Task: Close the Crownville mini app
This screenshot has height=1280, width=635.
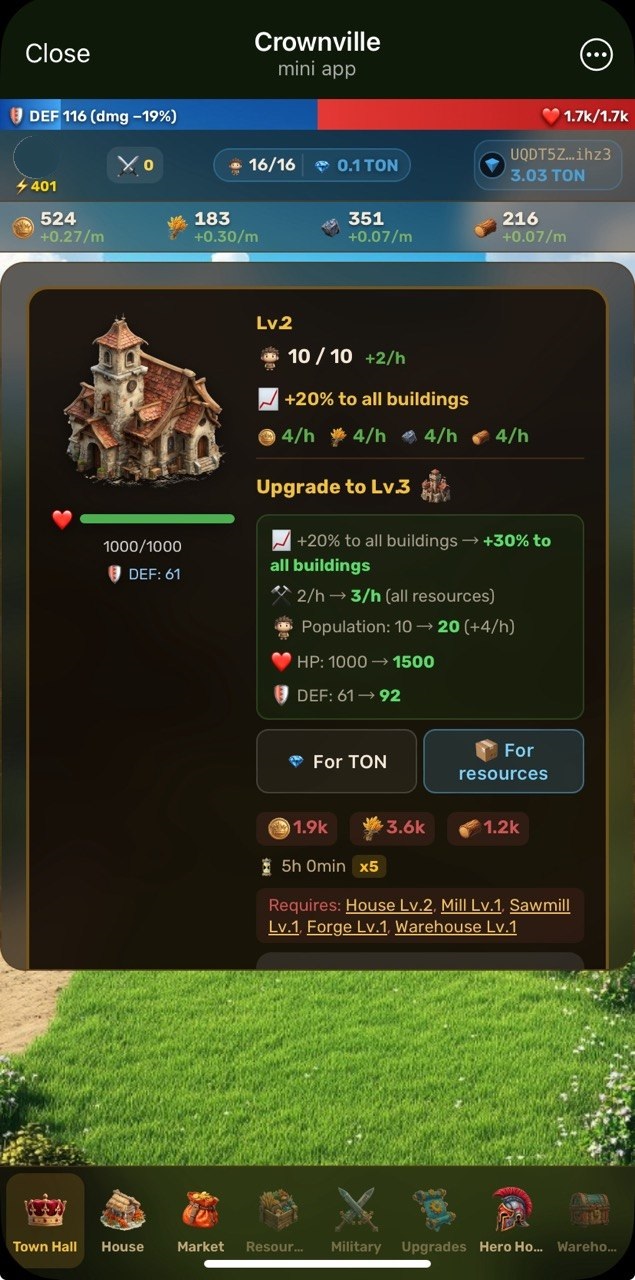Action: point(57,54)
